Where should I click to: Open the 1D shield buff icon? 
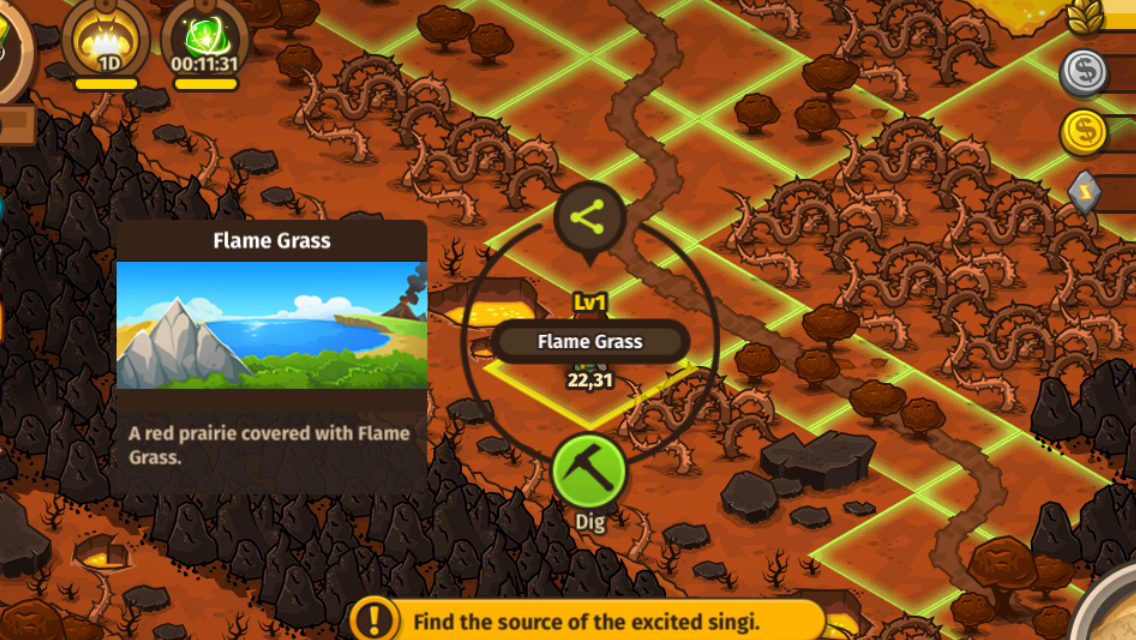coord(106,42)
